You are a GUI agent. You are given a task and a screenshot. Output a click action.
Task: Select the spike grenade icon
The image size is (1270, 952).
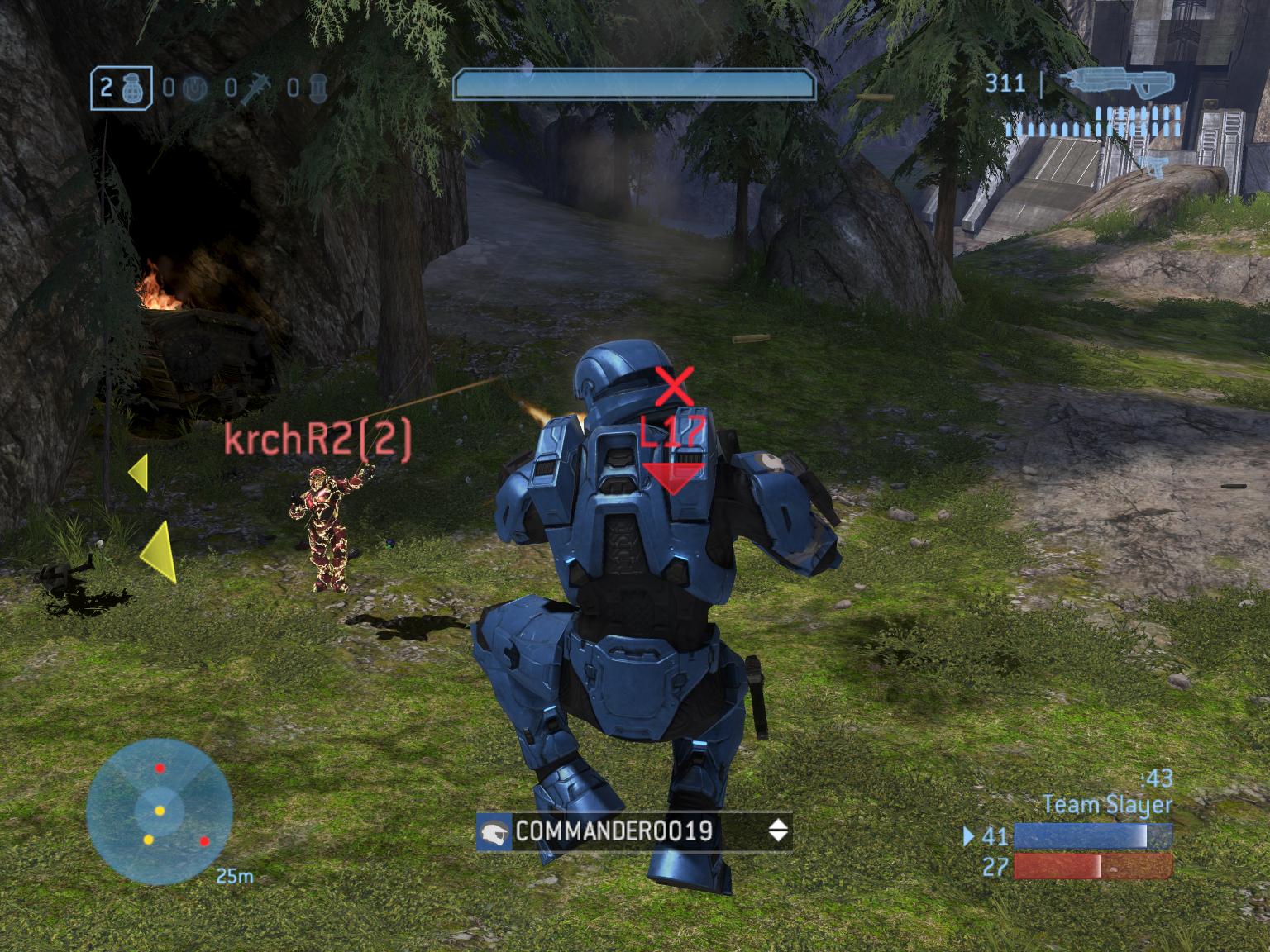pos(256,88)
